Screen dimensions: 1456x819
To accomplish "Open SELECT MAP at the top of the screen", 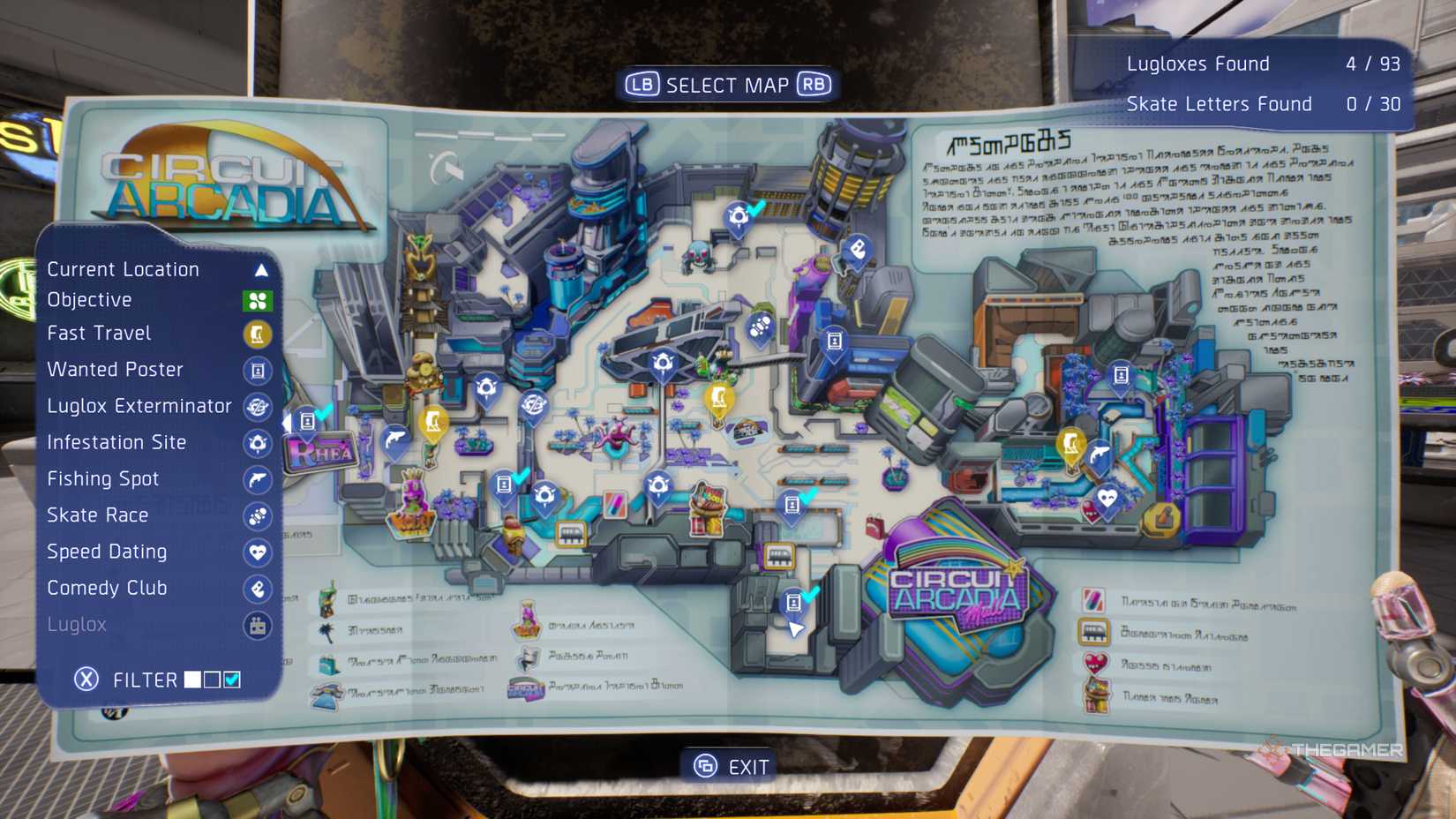I will 727,84.
